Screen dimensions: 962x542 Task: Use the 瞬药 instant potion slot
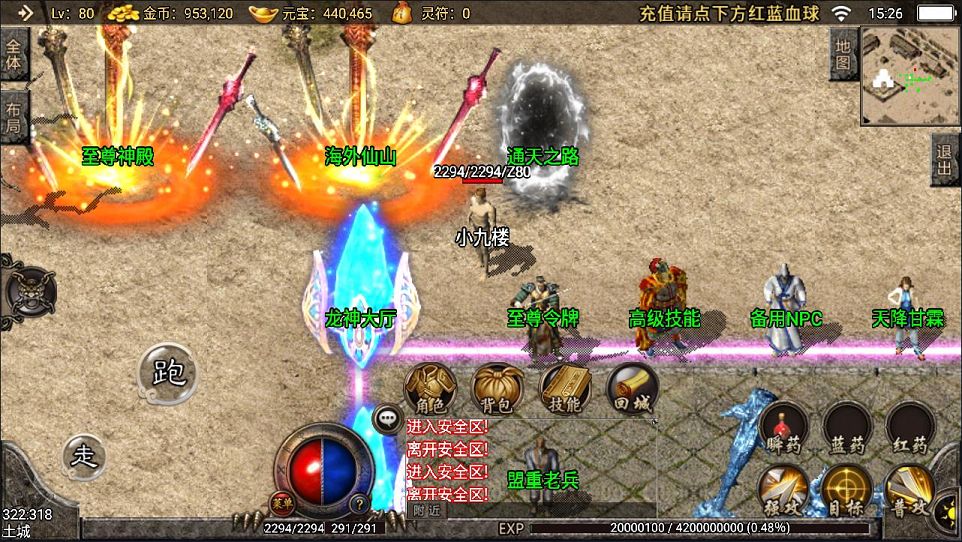(783, 427)
